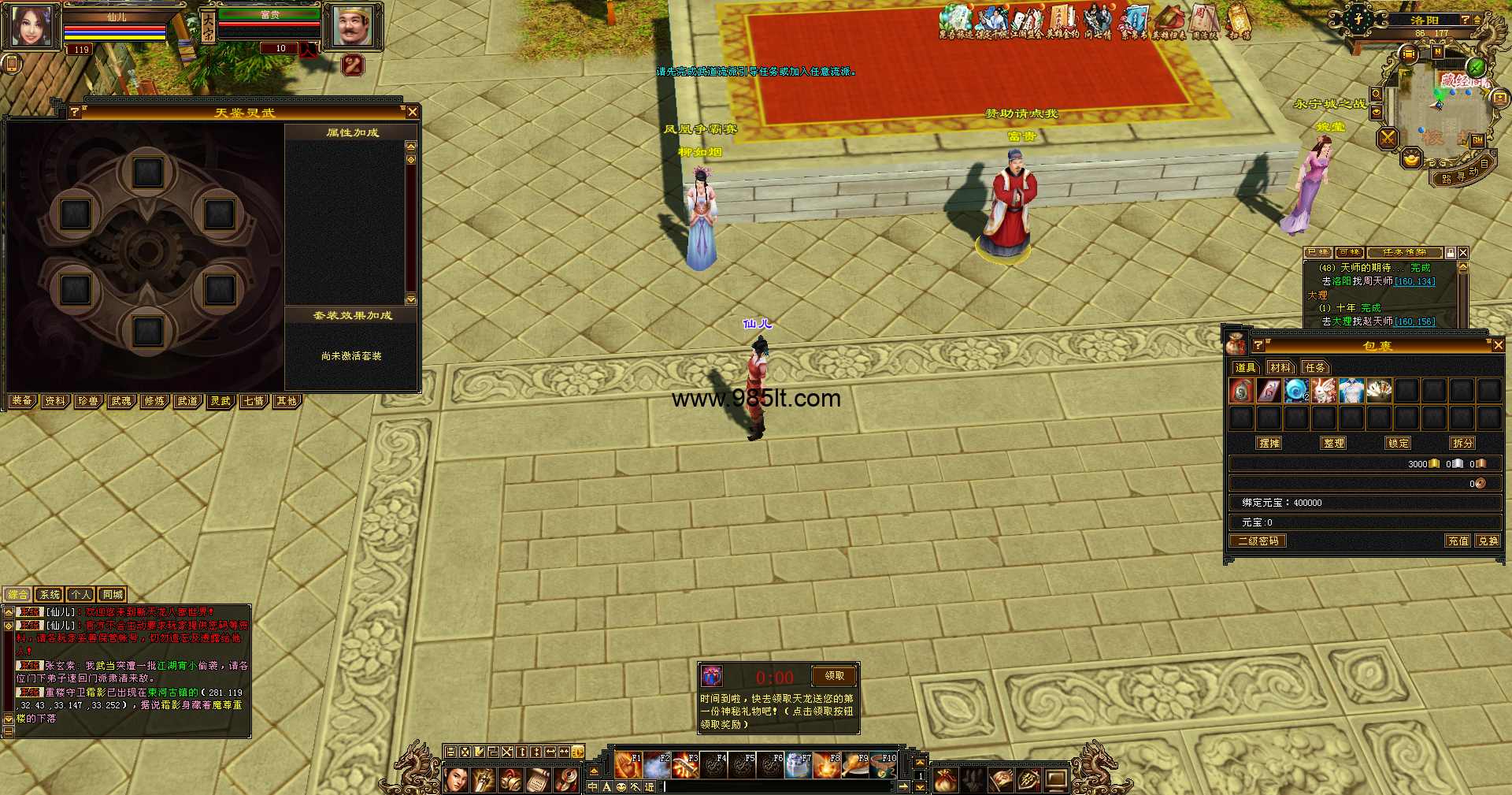1512x795 pixels.
Task: Click the 整理 sort button
Action: tap(1334, 444)
